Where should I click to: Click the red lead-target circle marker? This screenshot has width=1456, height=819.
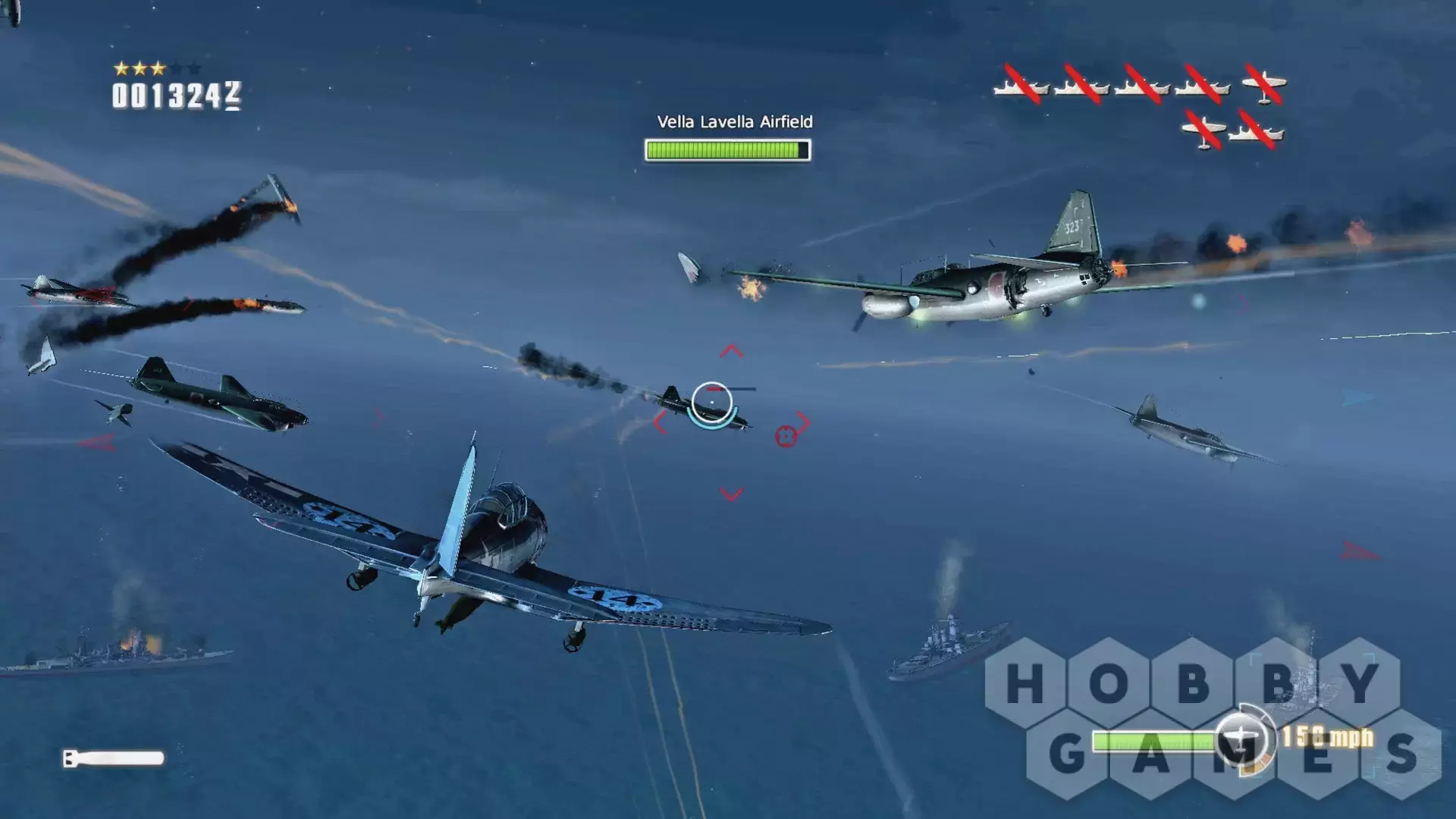coord(786,436)
